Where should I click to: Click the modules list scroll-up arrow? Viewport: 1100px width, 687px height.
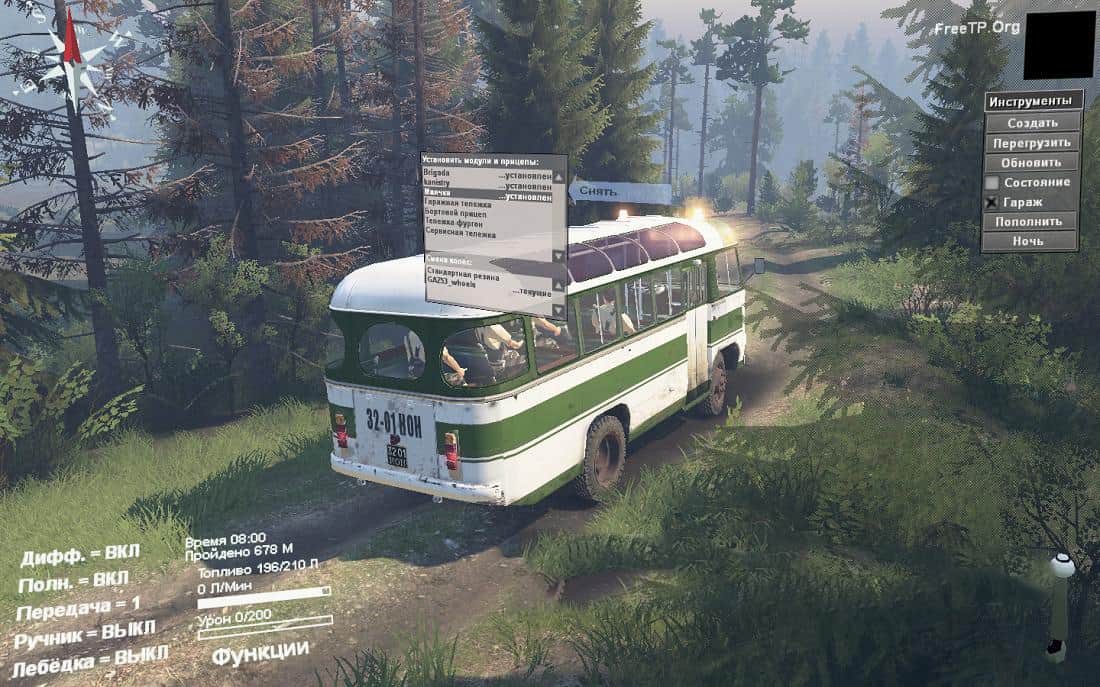coord(559,175)
